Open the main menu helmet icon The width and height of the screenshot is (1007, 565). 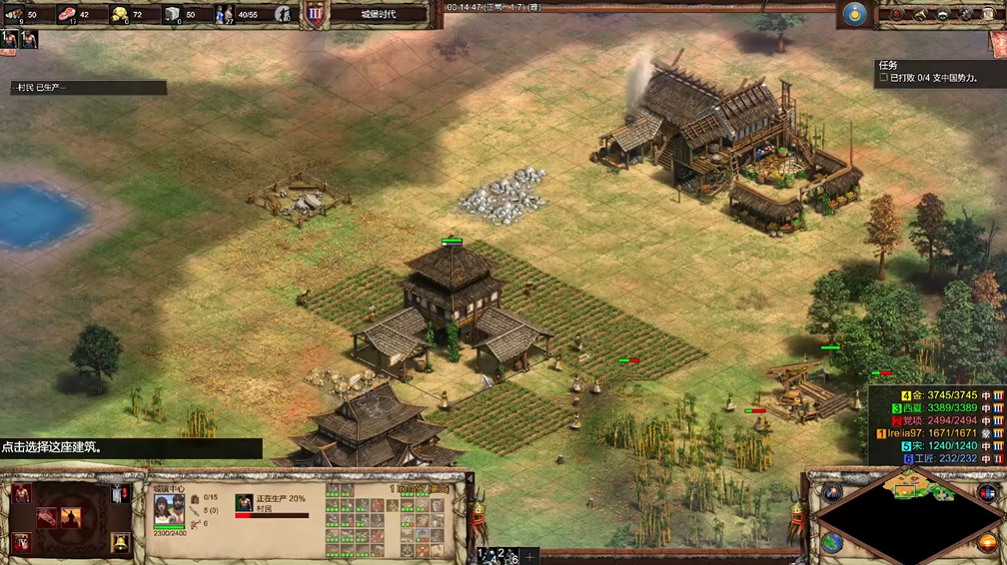click(x=943, y=14)
